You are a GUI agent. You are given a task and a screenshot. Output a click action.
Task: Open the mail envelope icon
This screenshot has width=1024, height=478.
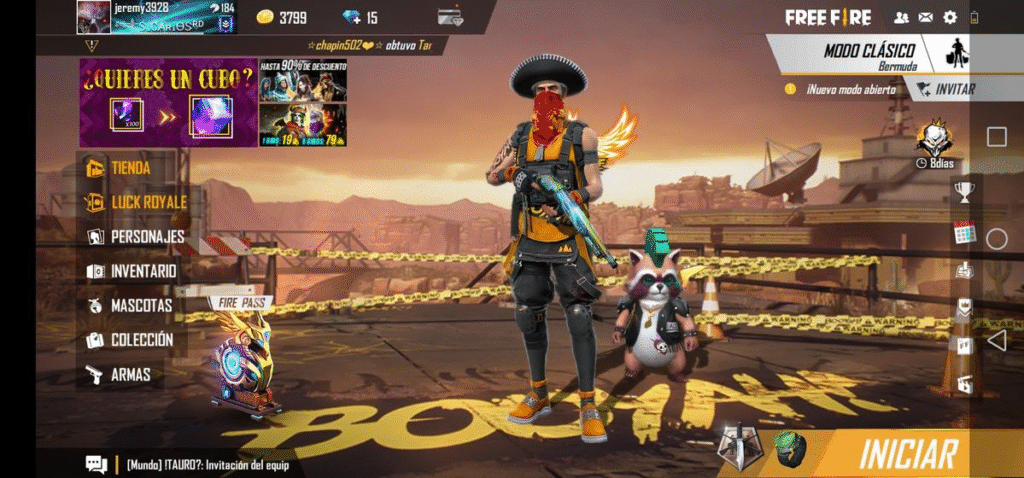pos(926,17)
